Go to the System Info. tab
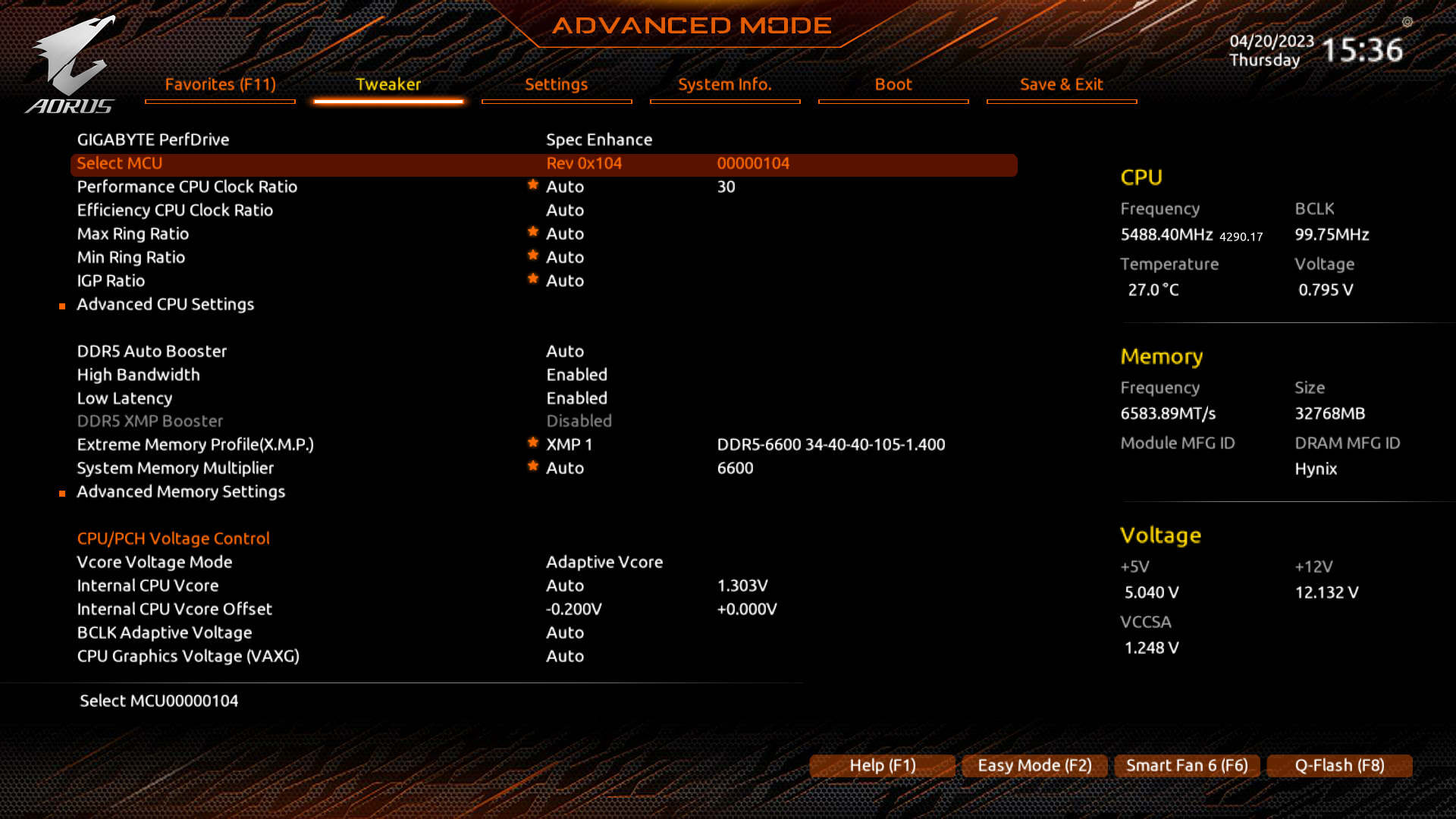This screenshot has width=1456, height=819. [x=724, y=85]
